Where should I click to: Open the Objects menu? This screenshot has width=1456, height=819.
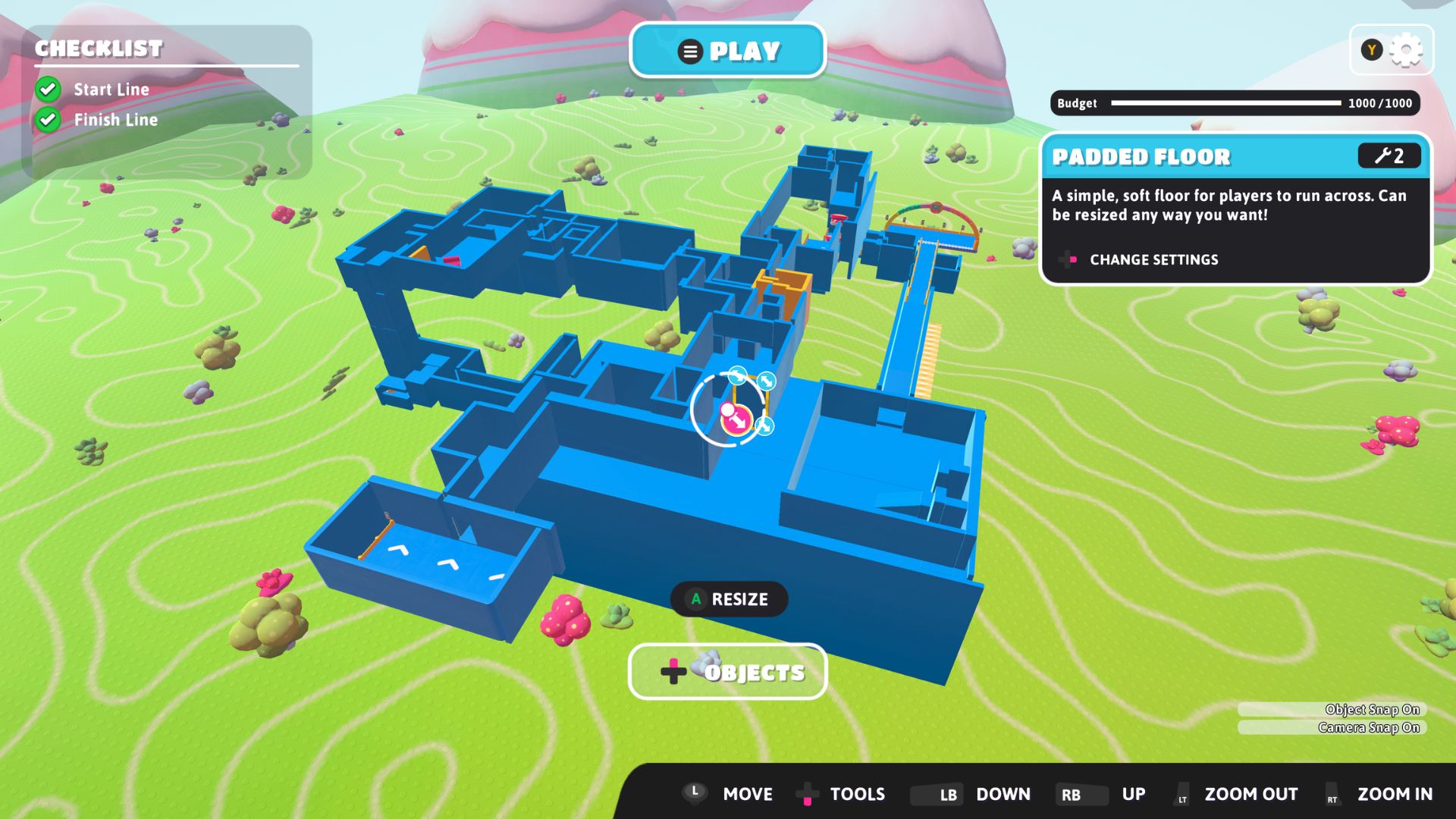728,671
